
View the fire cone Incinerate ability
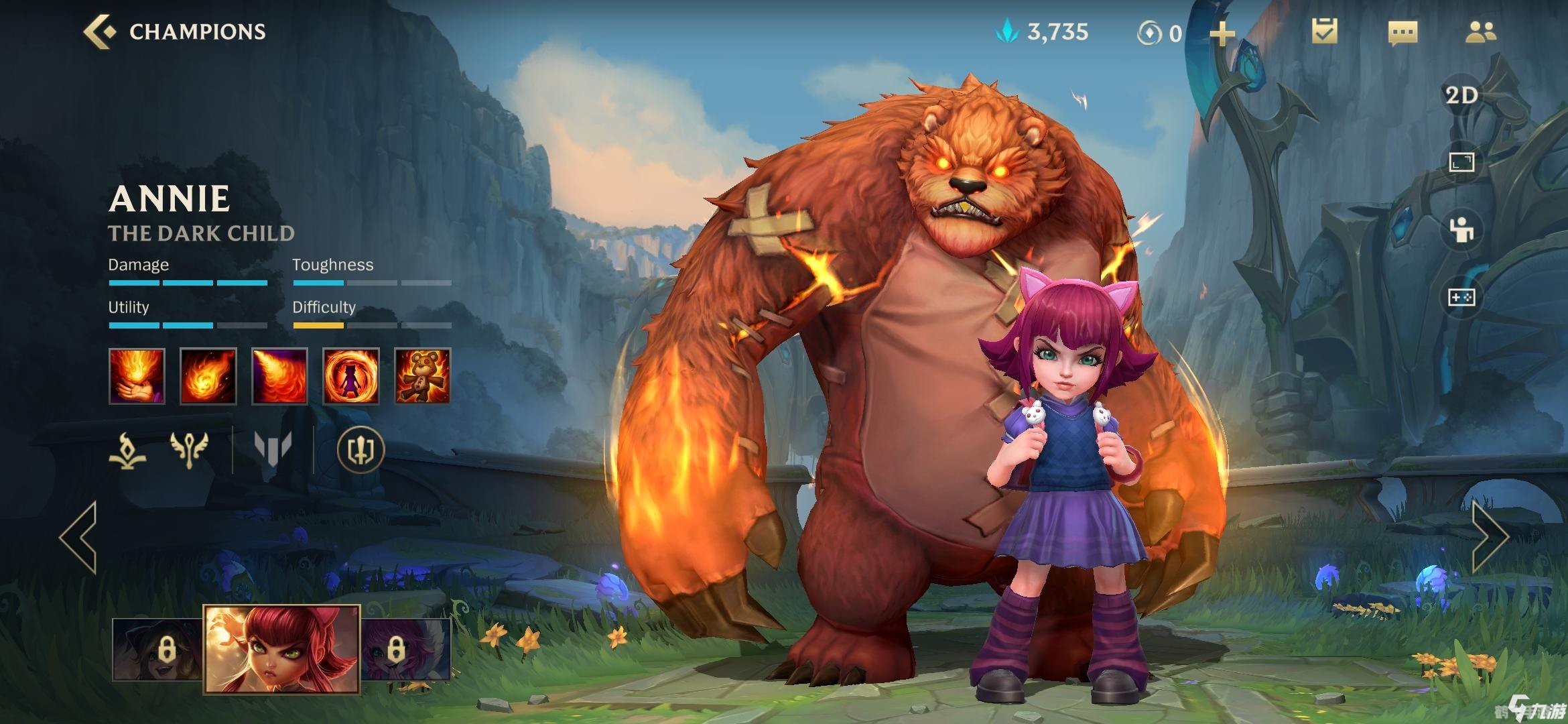279,376
